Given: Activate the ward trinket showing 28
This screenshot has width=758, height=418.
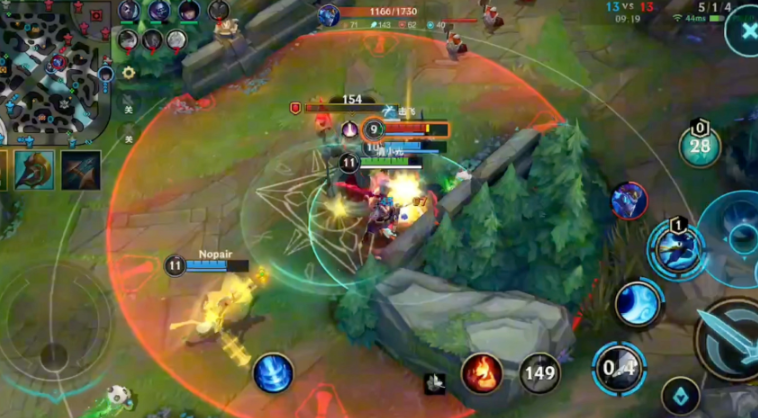Looking at the screenshot, I should pos(700,146).
